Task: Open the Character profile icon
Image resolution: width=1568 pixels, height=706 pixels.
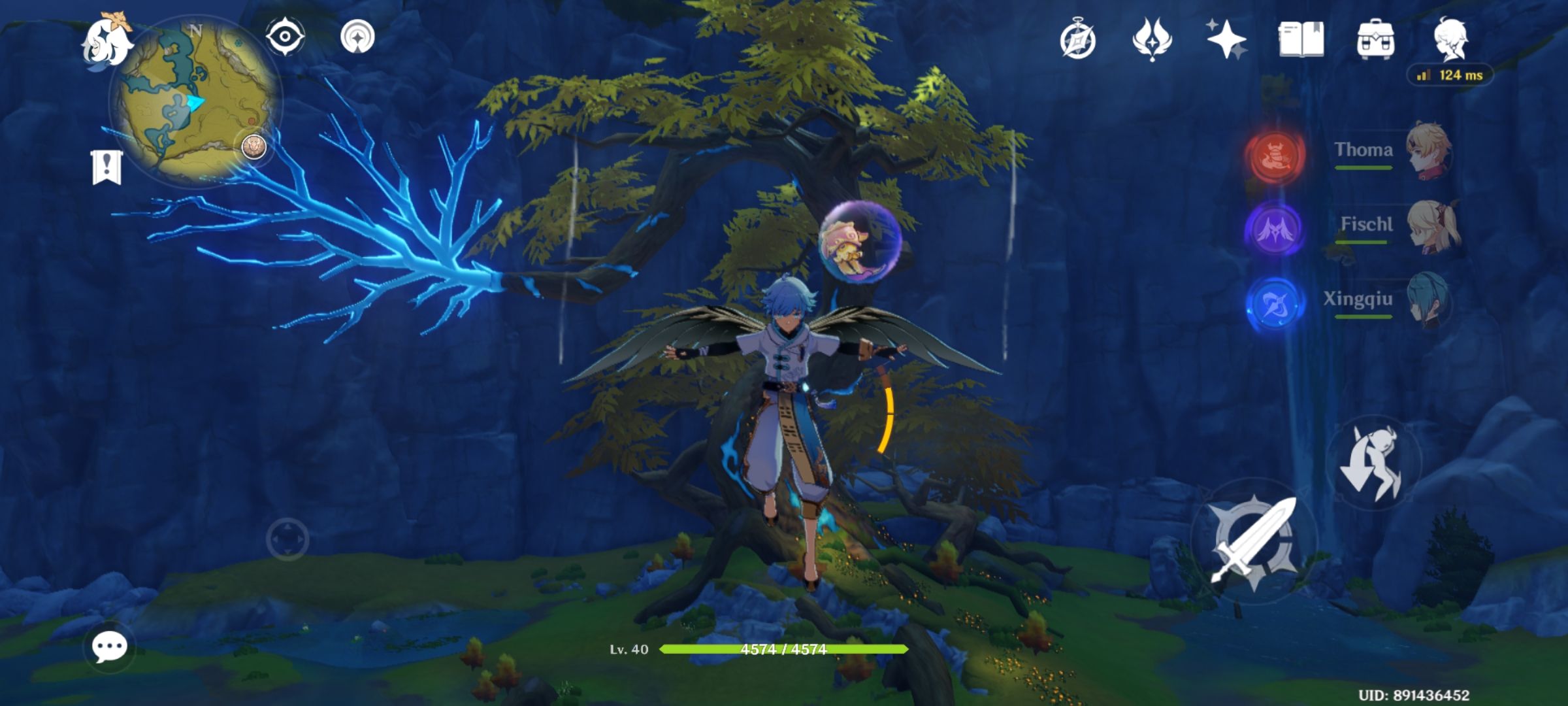Action: coord(1452,40)
